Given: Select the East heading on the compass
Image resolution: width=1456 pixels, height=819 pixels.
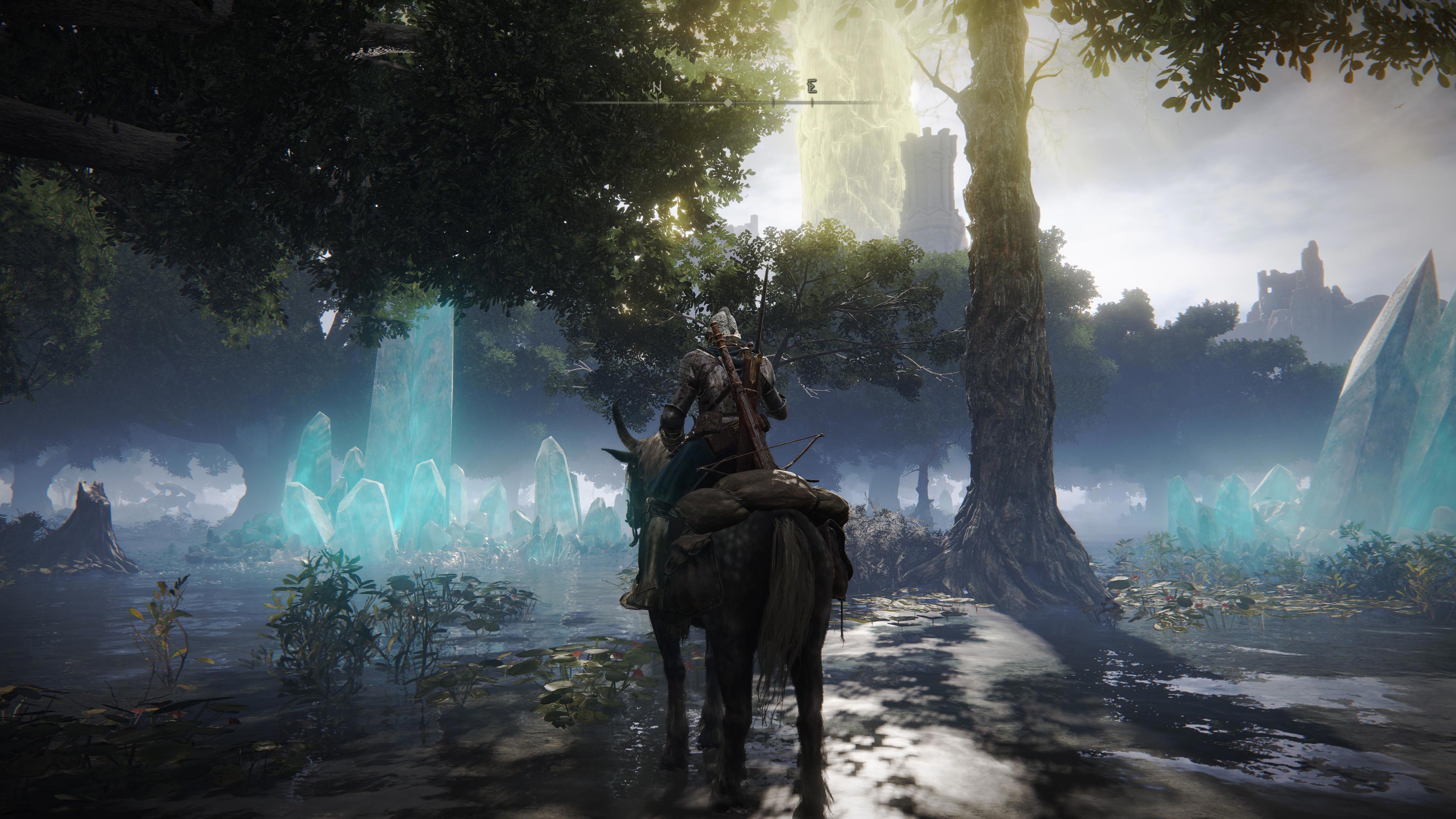Looking at the screenshot, I should click(x=812, y=87).
